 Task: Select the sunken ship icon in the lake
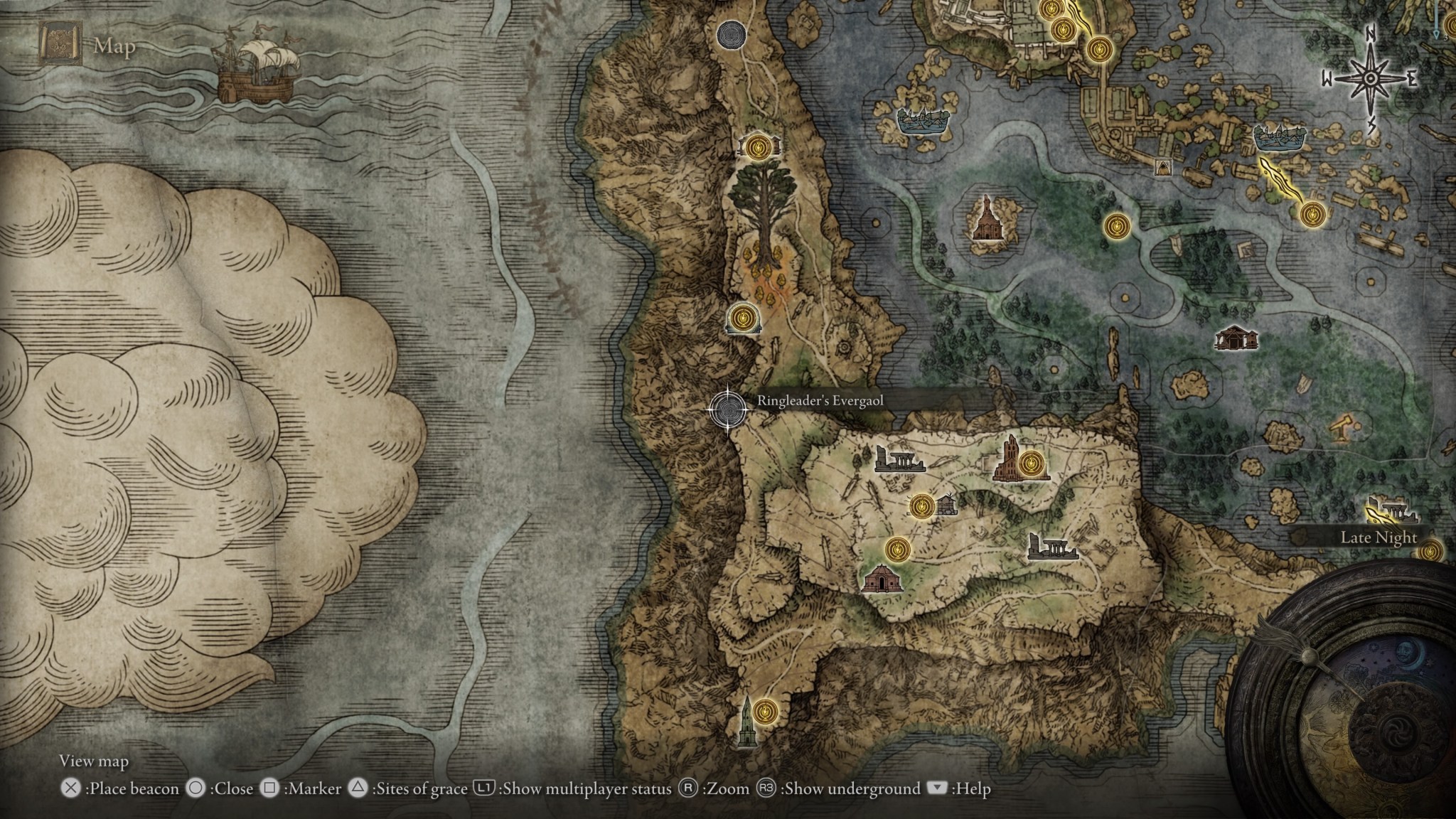click(x=924, y=119)
